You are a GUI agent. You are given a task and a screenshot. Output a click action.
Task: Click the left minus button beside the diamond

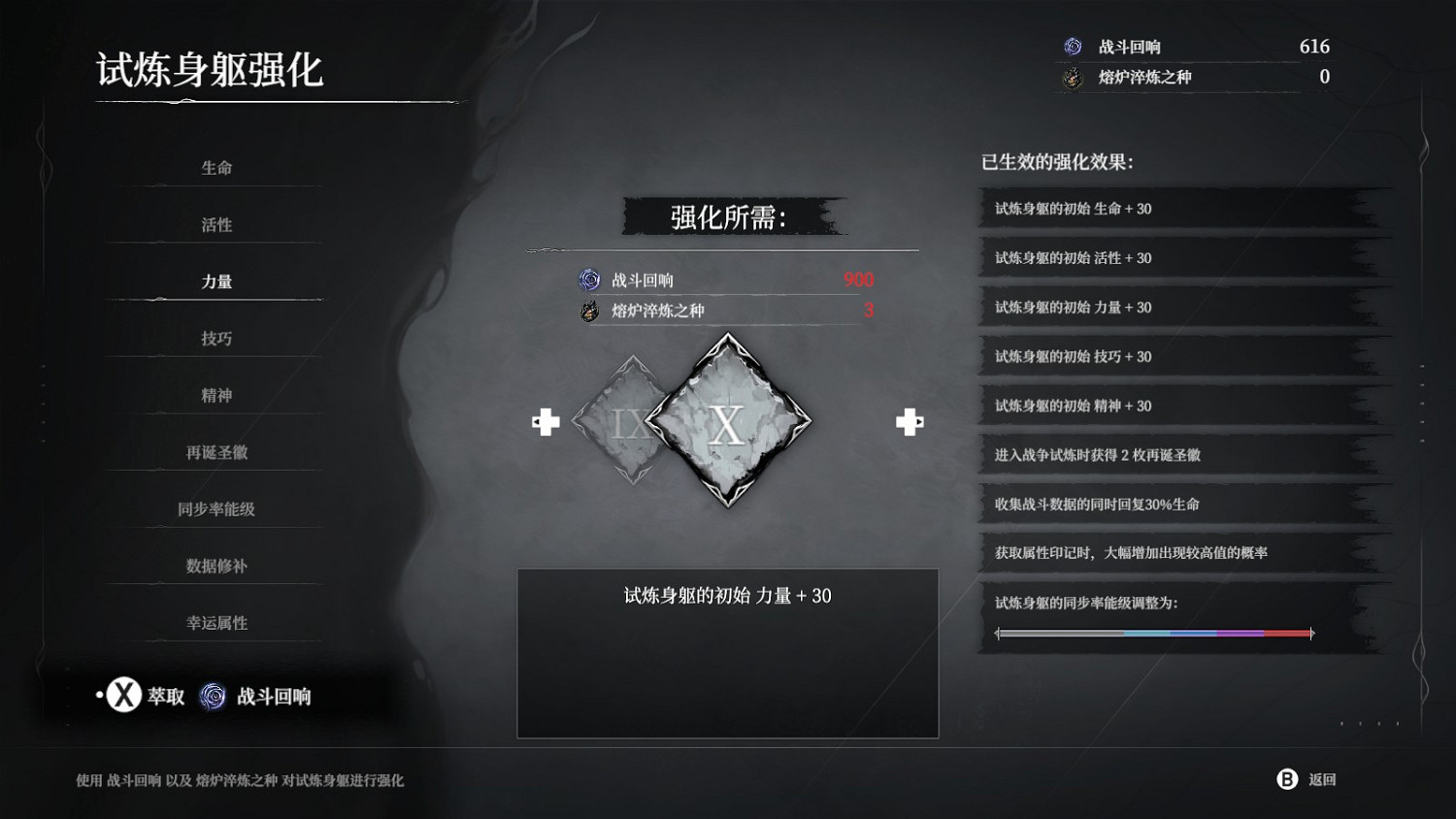546,422
